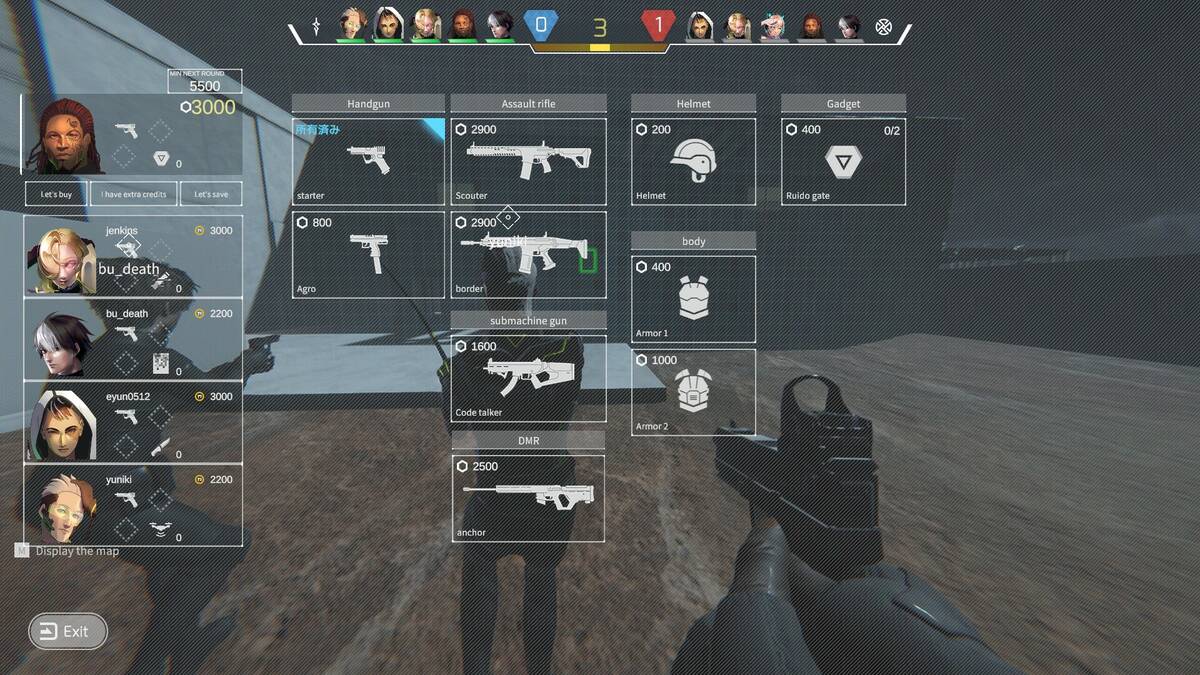
Task: Select teammate jenkins in the team list
Action: coord(133,256)
